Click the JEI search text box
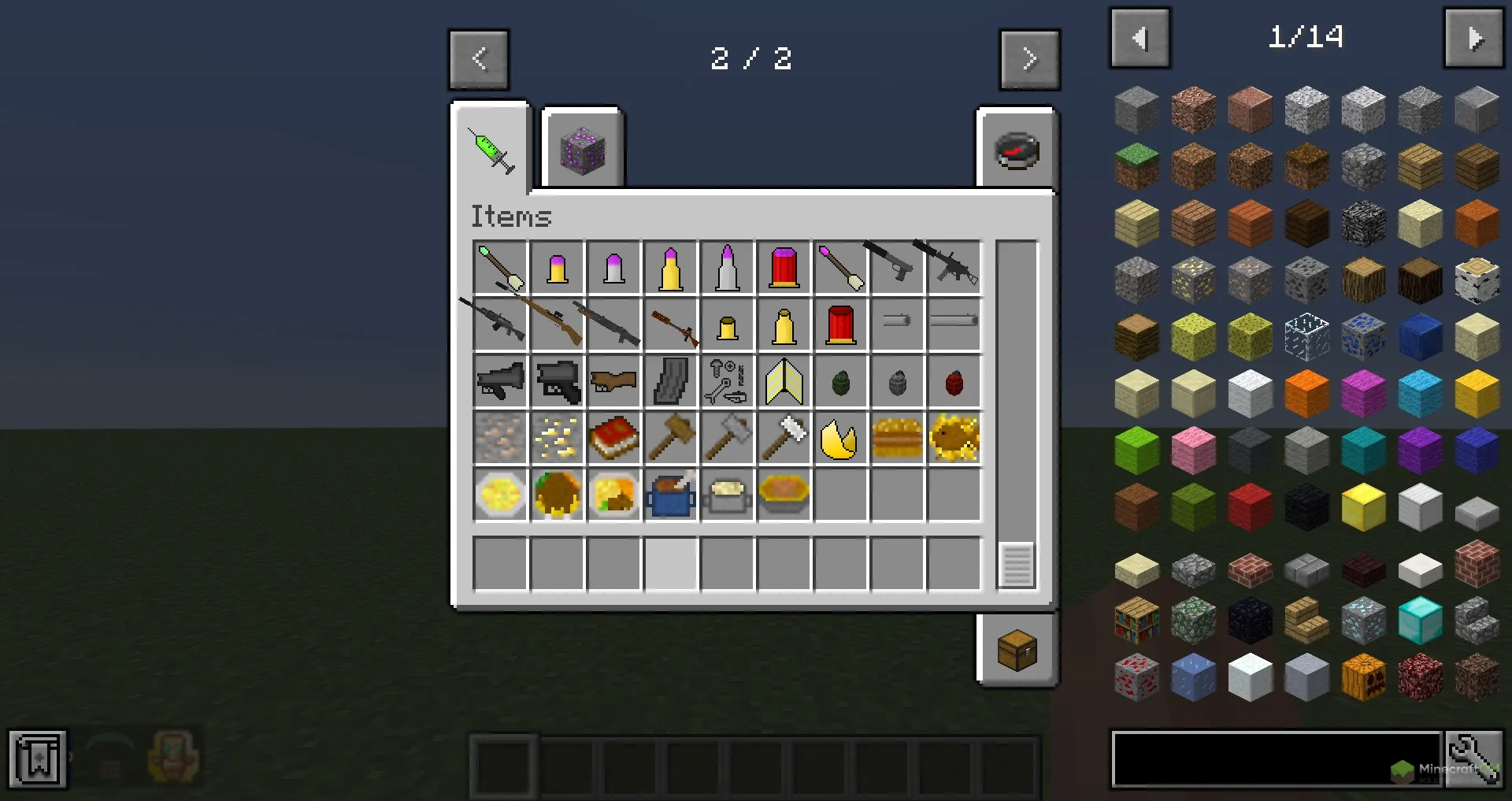Image resolution: width=1512 pixels, height=801 pixels. click(x=1276, y=759)
